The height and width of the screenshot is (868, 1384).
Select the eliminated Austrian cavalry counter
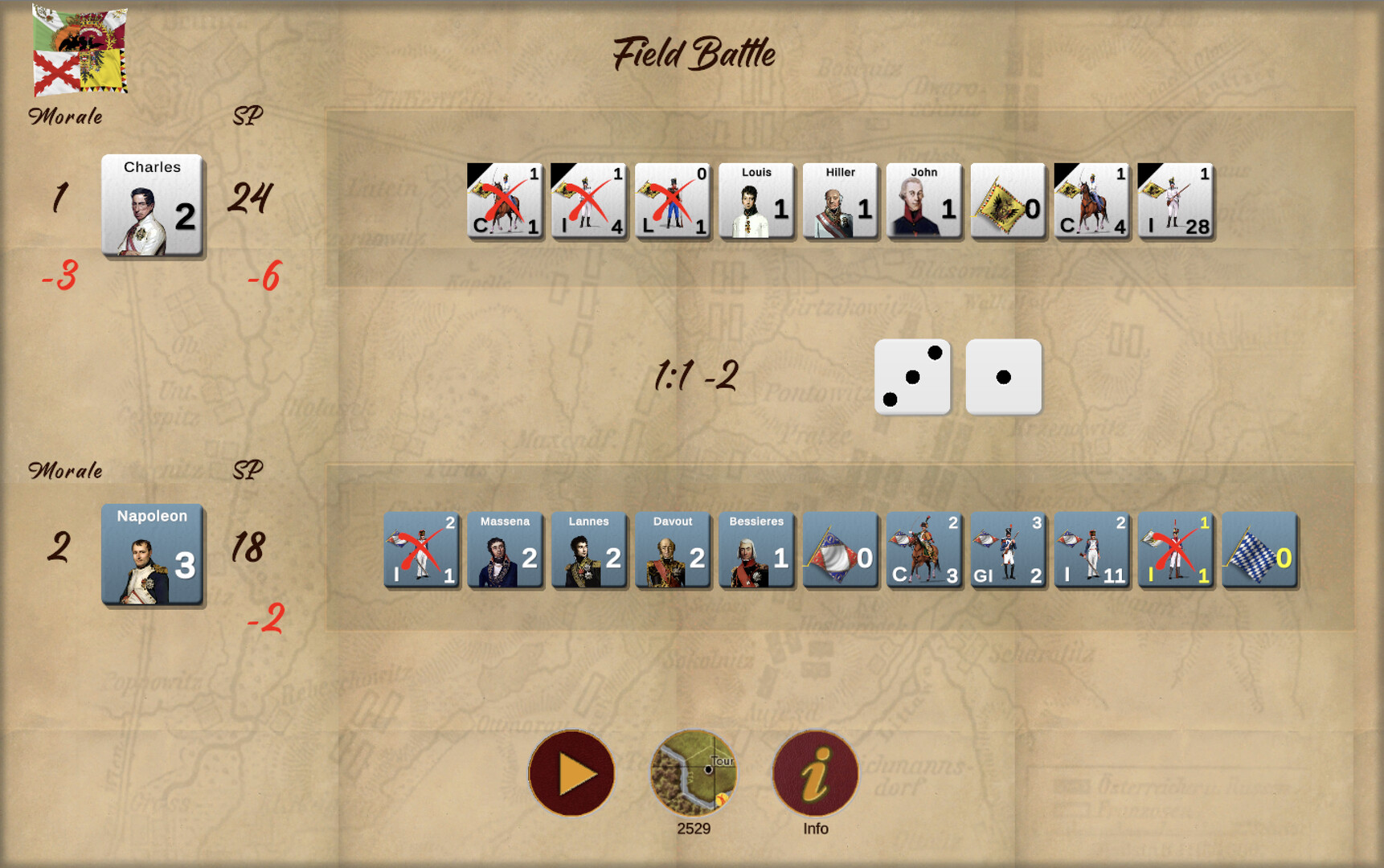tap(506, 201)
